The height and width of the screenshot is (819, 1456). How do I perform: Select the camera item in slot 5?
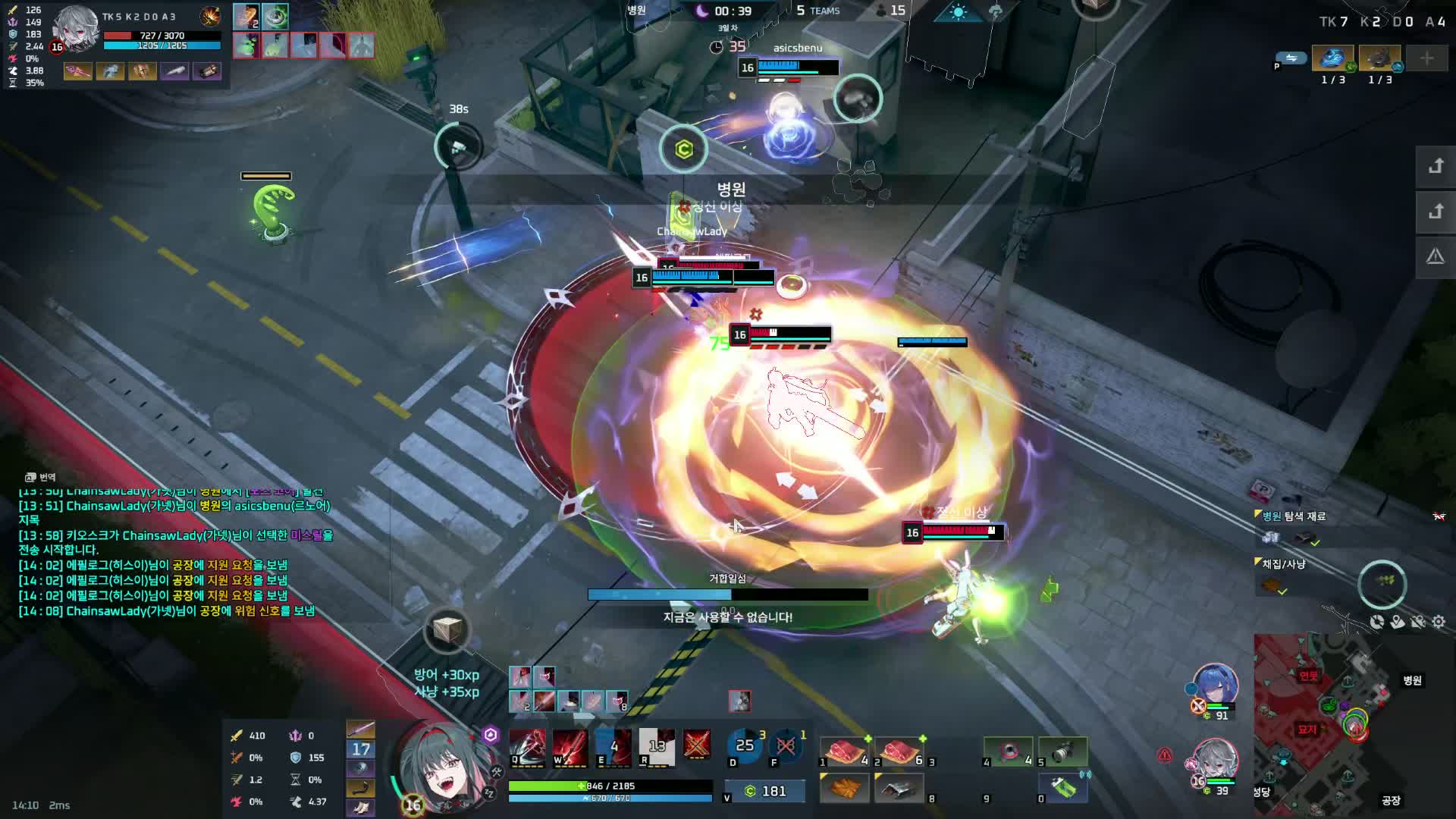[x=1063, y=750]
